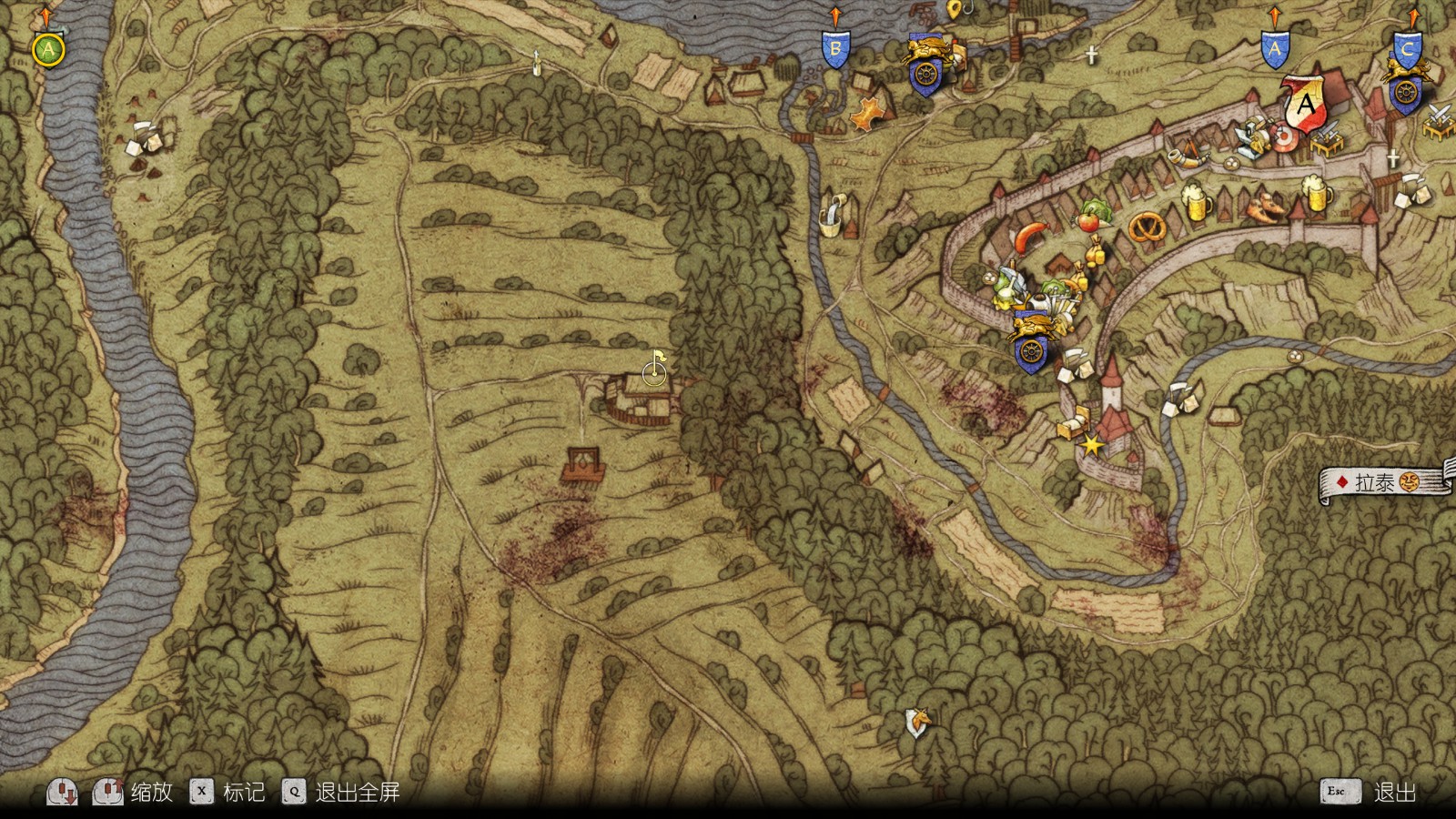Select the blue C quest shield
Image resolution: width=1456 pixels, height=819 pixels.
(1407, 50)
